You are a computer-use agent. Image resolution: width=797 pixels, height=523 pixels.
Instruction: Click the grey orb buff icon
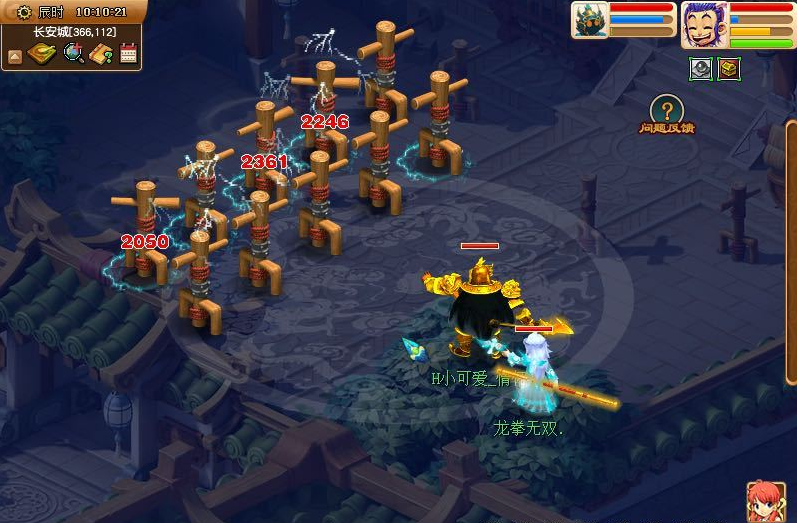(x=701, y=68)
